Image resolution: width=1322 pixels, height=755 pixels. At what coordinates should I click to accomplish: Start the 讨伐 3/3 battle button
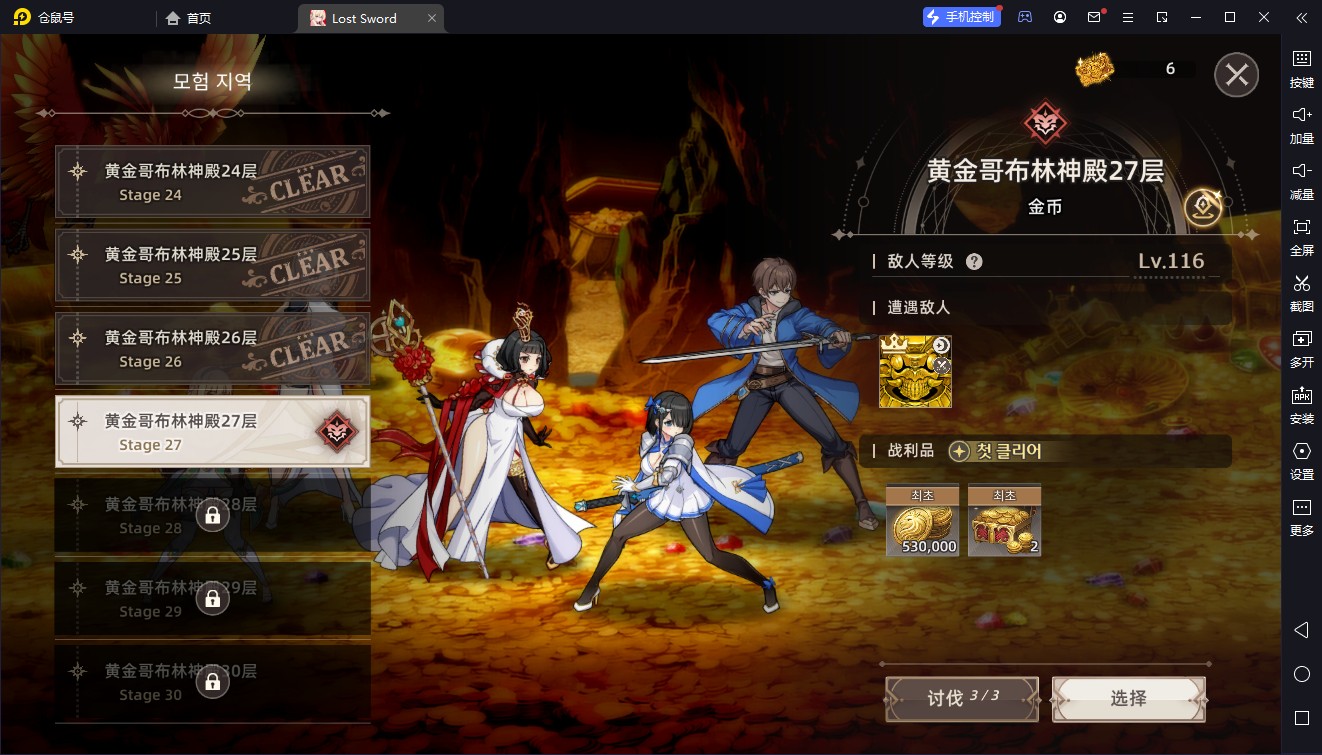click(x=961, y=698)
